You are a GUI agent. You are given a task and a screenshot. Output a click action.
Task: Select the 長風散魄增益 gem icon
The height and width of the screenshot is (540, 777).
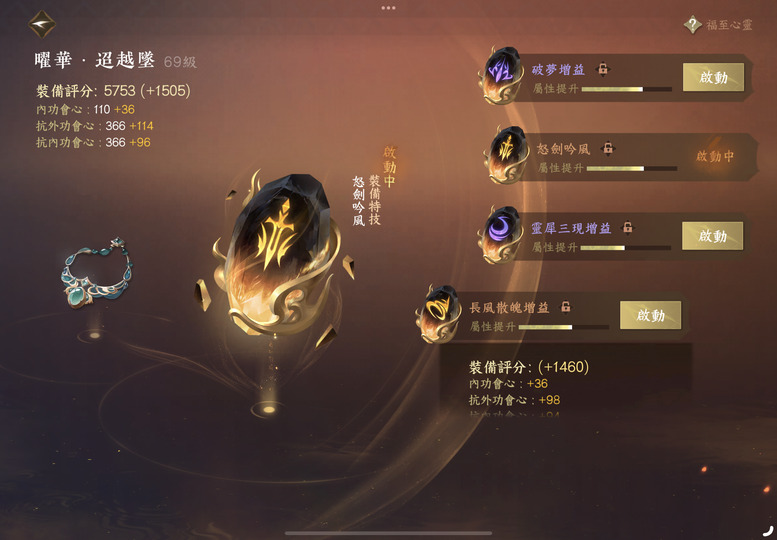tap(439, 312)
